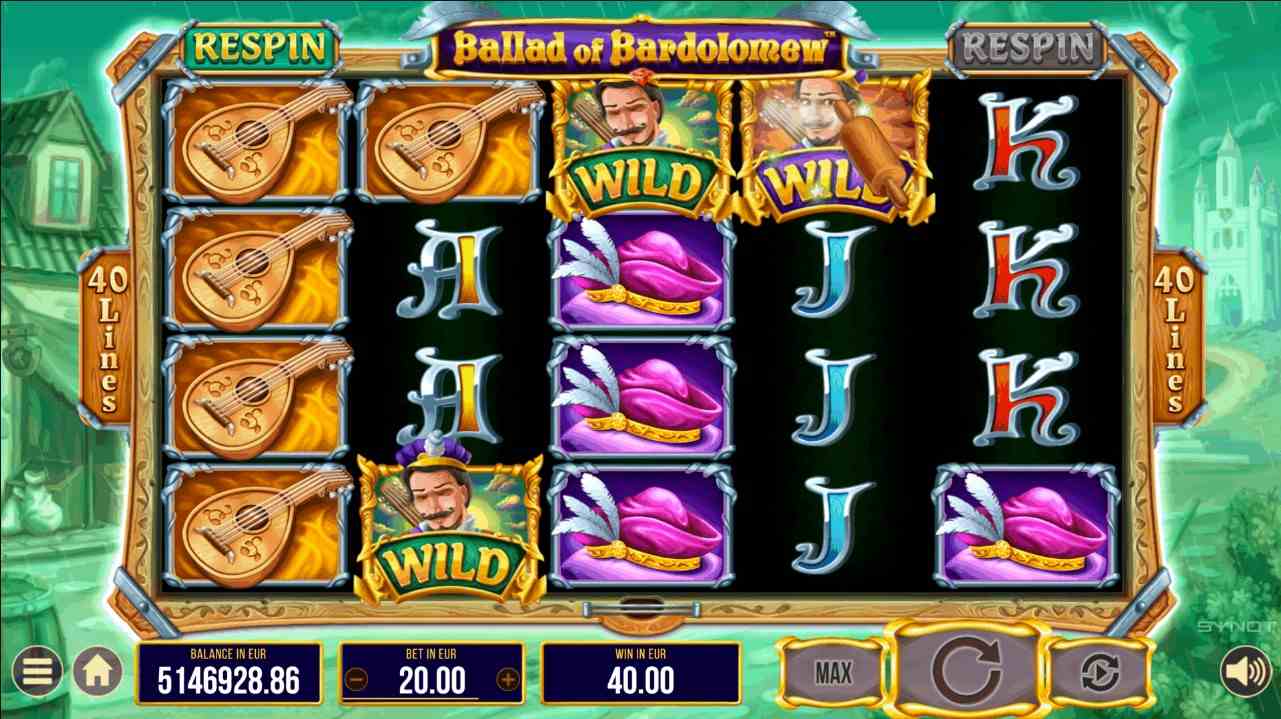The image size is (1281, 719).
Task: Decrease the bet with the minus button
Action: (357, 681)
